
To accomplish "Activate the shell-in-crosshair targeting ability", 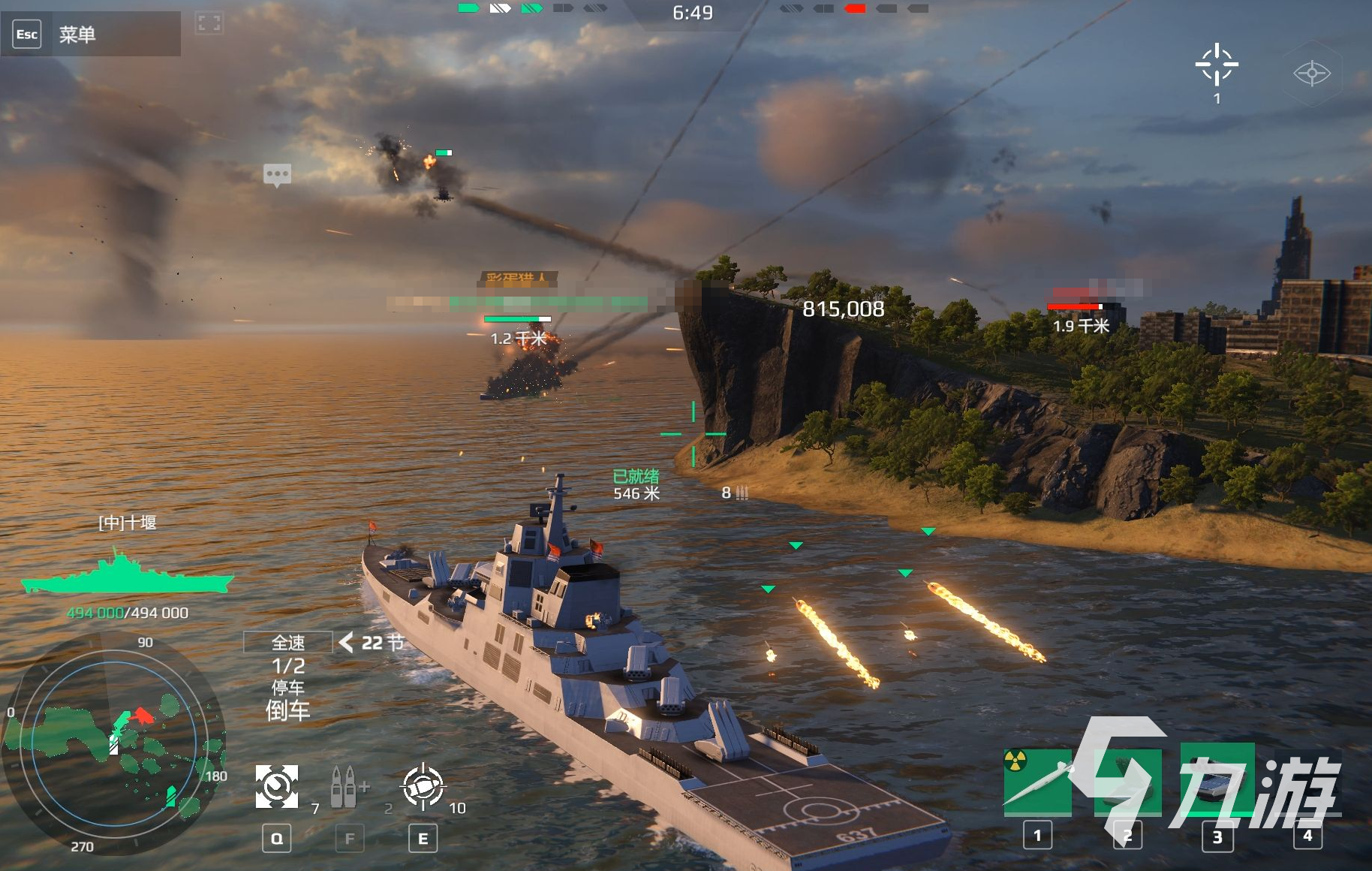I will pos(423,787).
